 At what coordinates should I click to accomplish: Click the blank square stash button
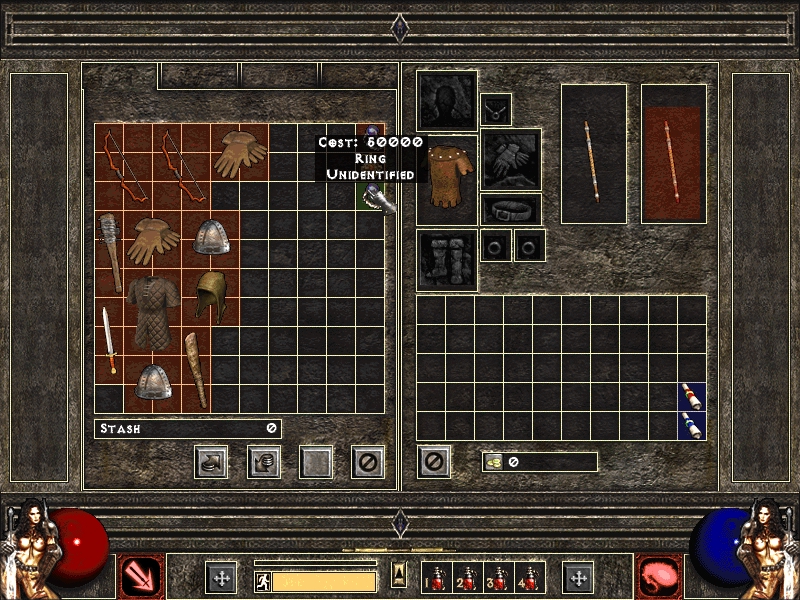316,461
